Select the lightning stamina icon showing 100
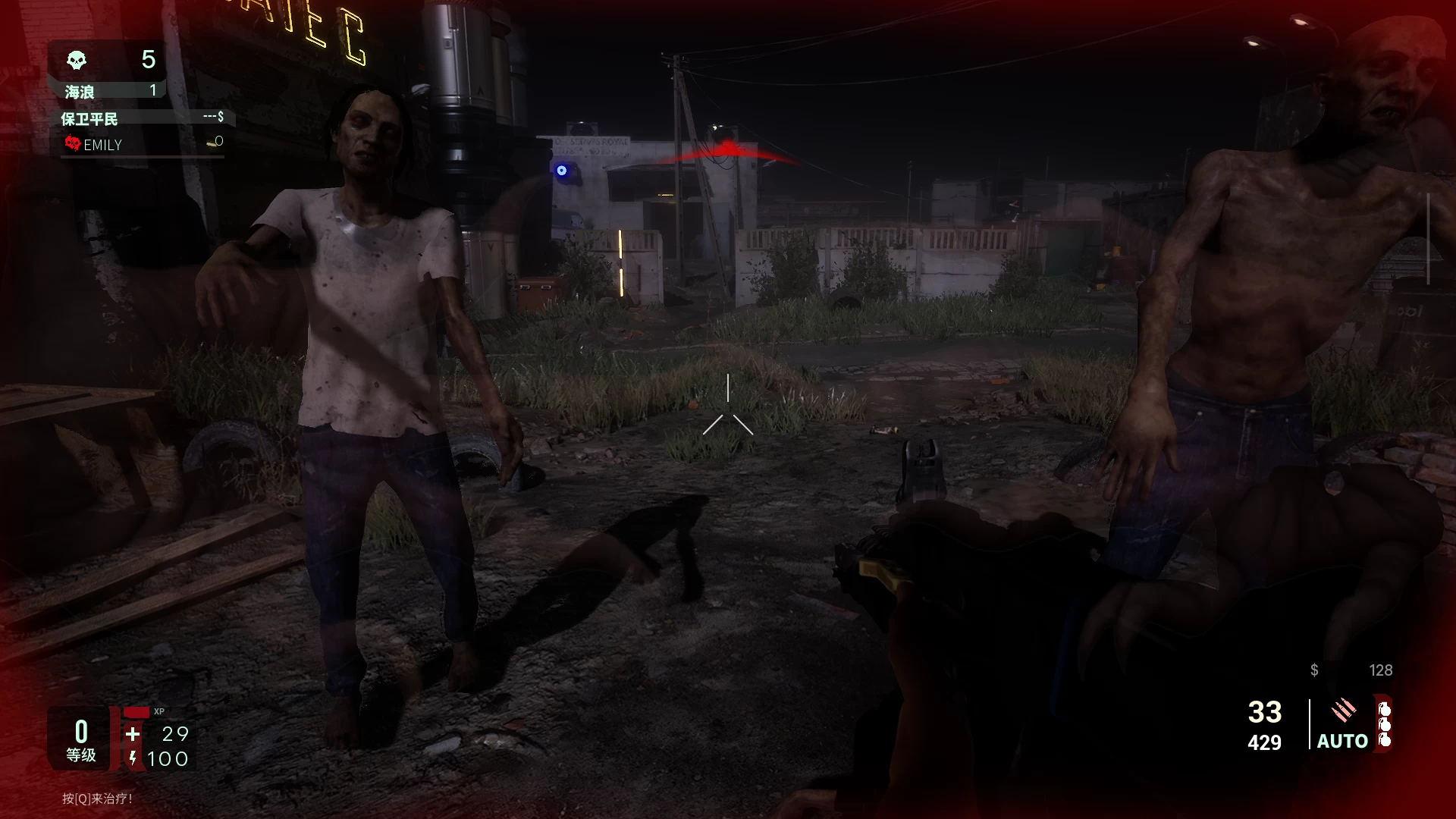 (x=133, y=758)
